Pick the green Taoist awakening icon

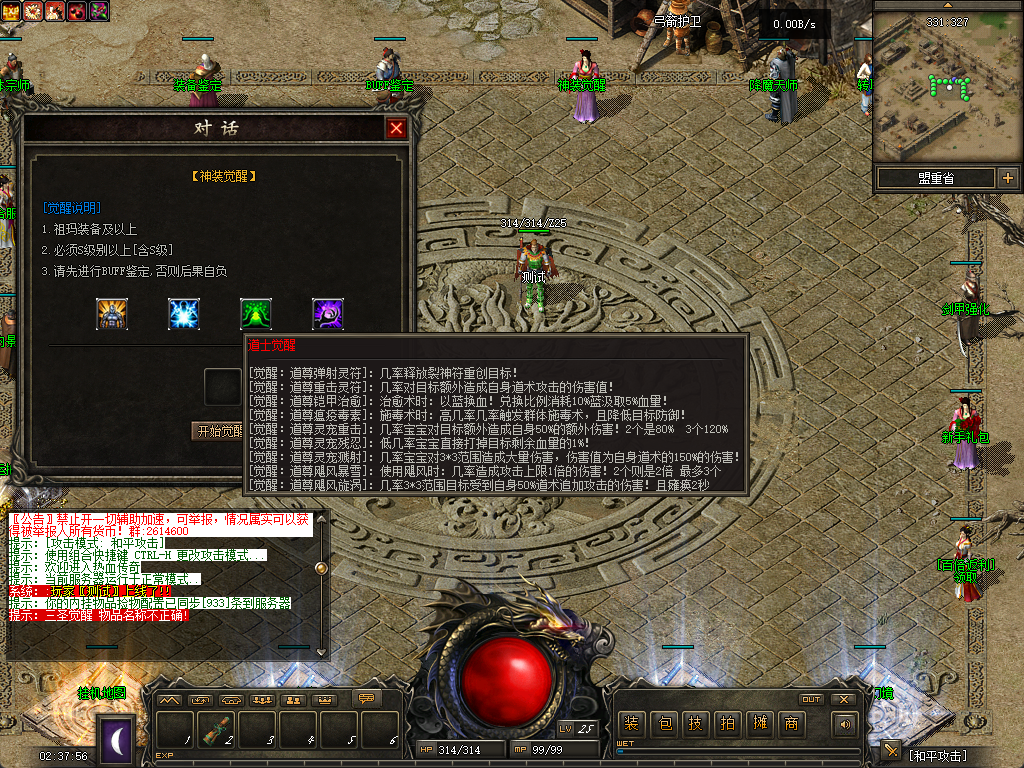click(256, 314)
